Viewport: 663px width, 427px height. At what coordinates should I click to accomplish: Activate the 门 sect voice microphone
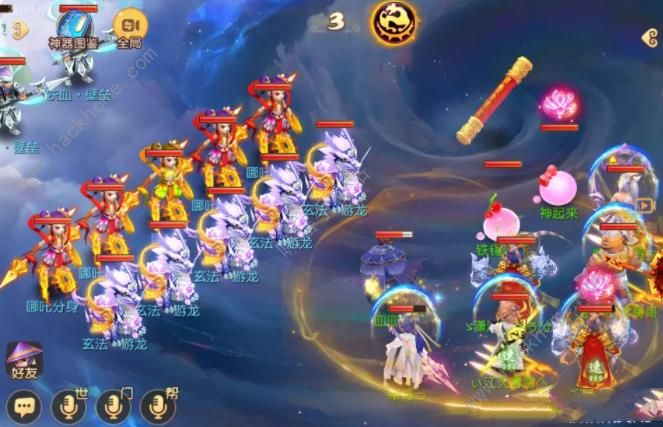click(113, 405)
